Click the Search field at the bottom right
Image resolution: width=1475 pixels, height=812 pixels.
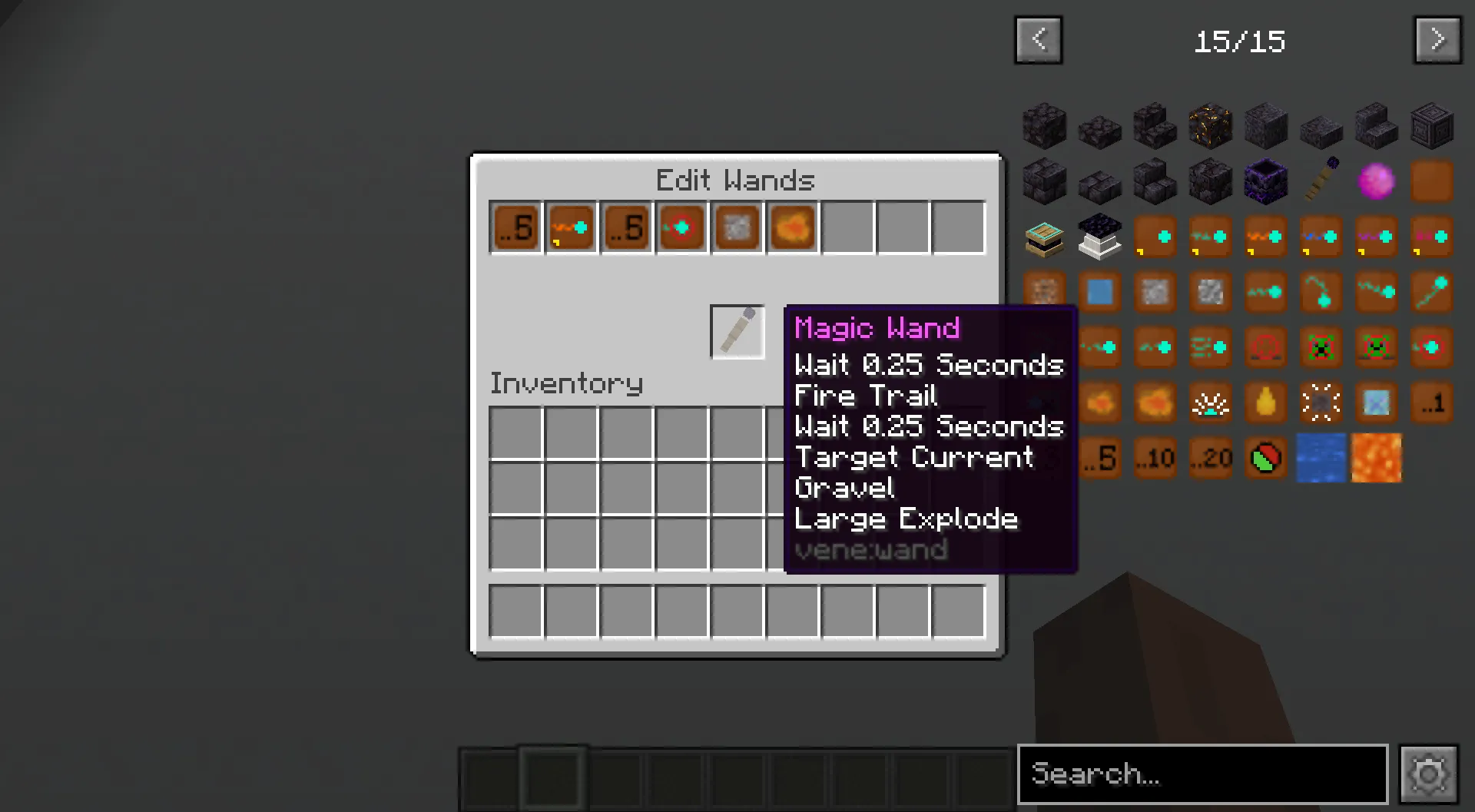click(1202, 774)
